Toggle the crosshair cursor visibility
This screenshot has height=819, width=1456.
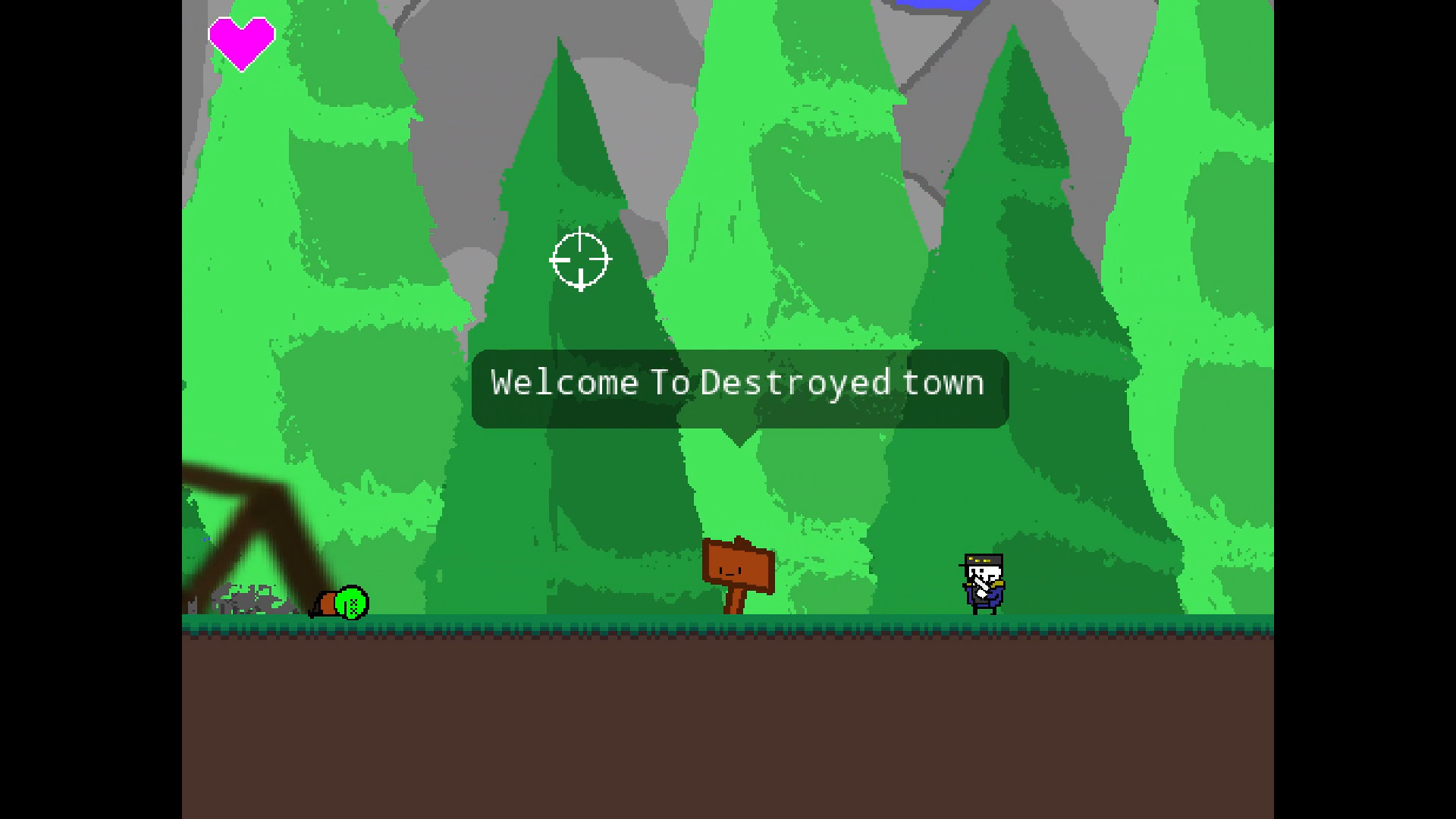[x=579, y=261]
